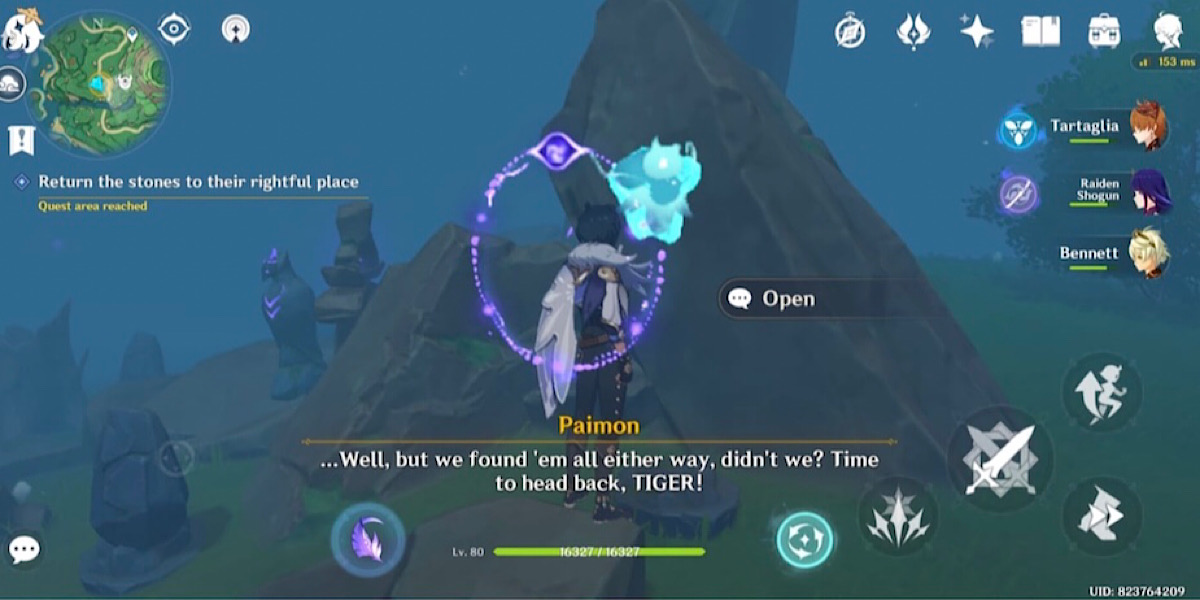1200x600 pixels.
Task: Open the adventurer handbook book icon
Action: point(1040,31)
